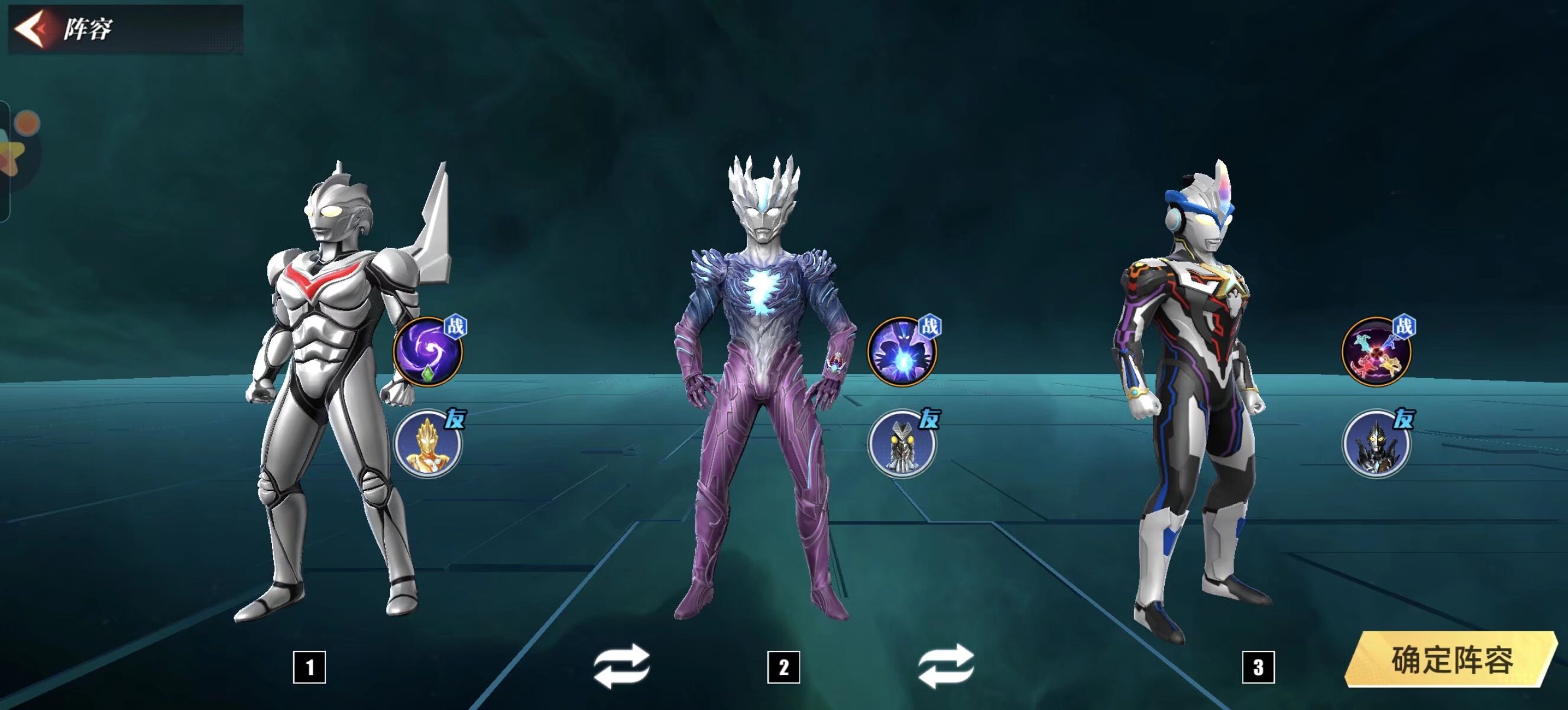Open the red and yellow fighters battle skill
This screenshot has height=710, width=1568.
[1376, 352]
